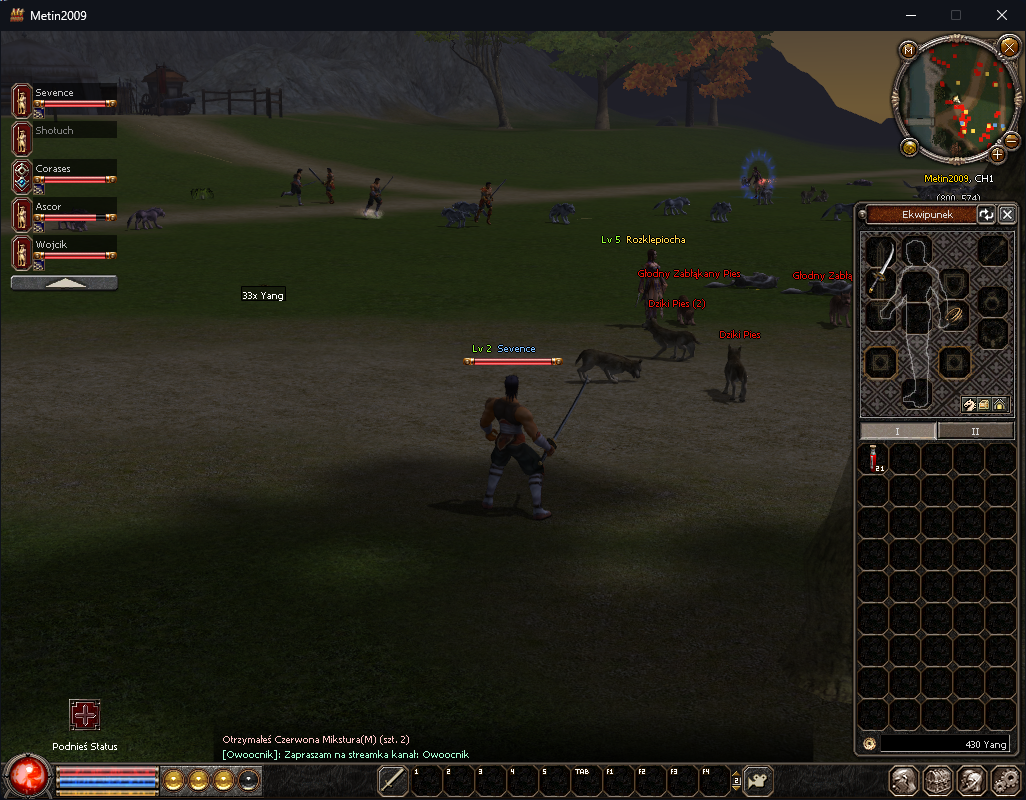1026x800 pixels.
Task: Open the treasure chest inventory button
Action: tap(938, 781)
